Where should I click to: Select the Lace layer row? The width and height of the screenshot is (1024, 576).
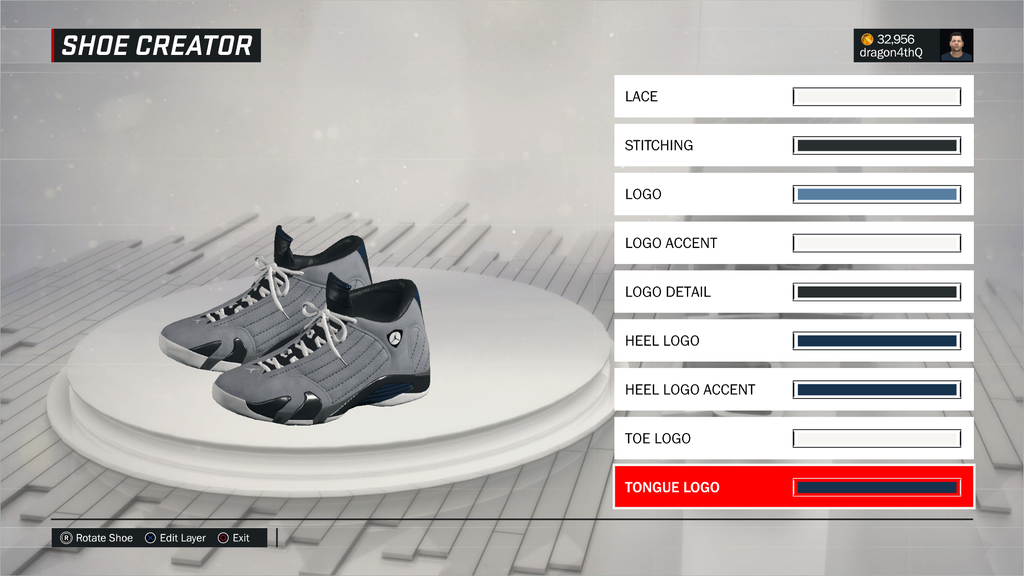(793, 97)
